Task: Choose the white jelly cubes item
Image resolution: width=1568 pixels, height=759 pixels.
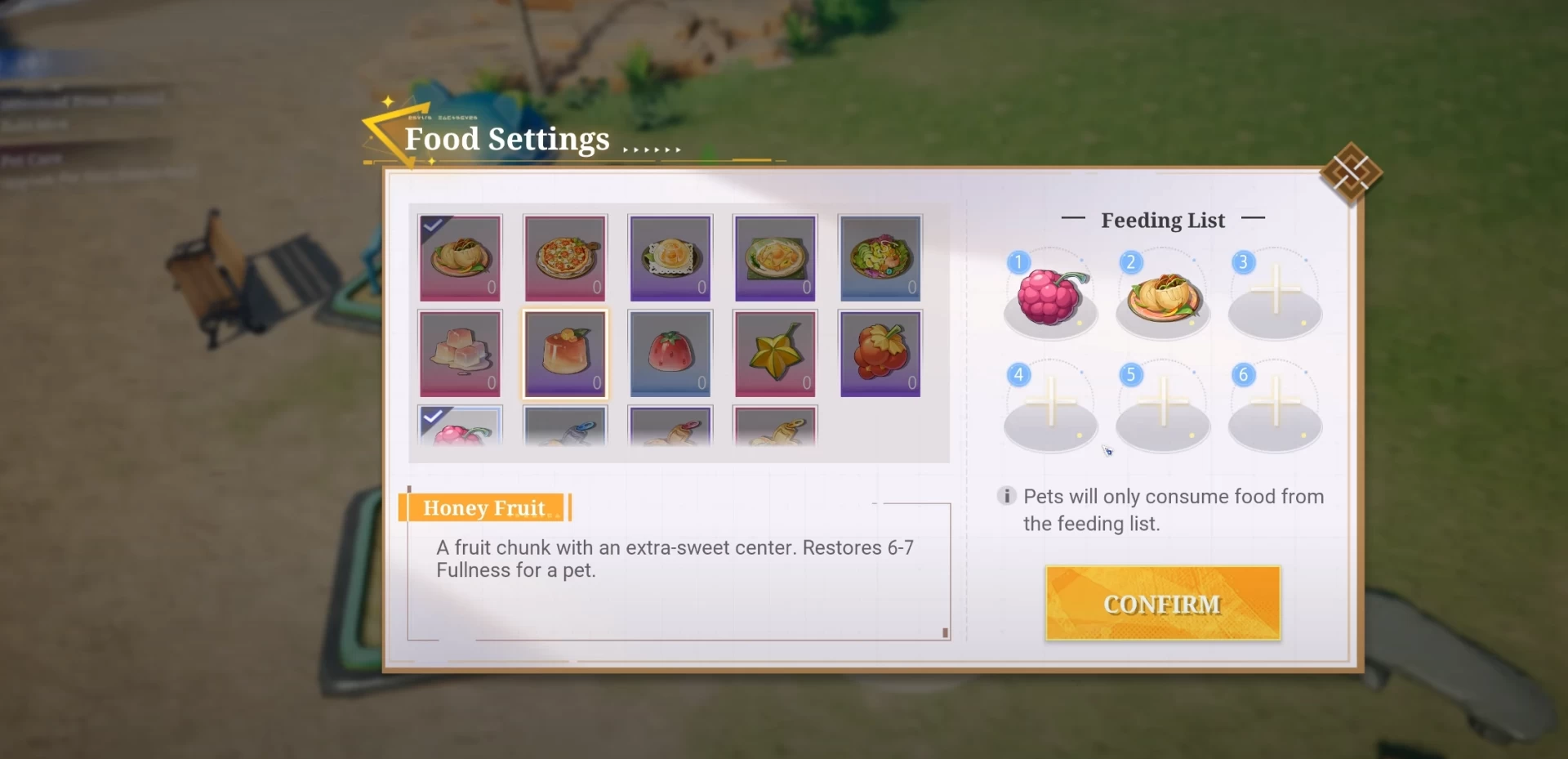Action: (x=461, y=354)
